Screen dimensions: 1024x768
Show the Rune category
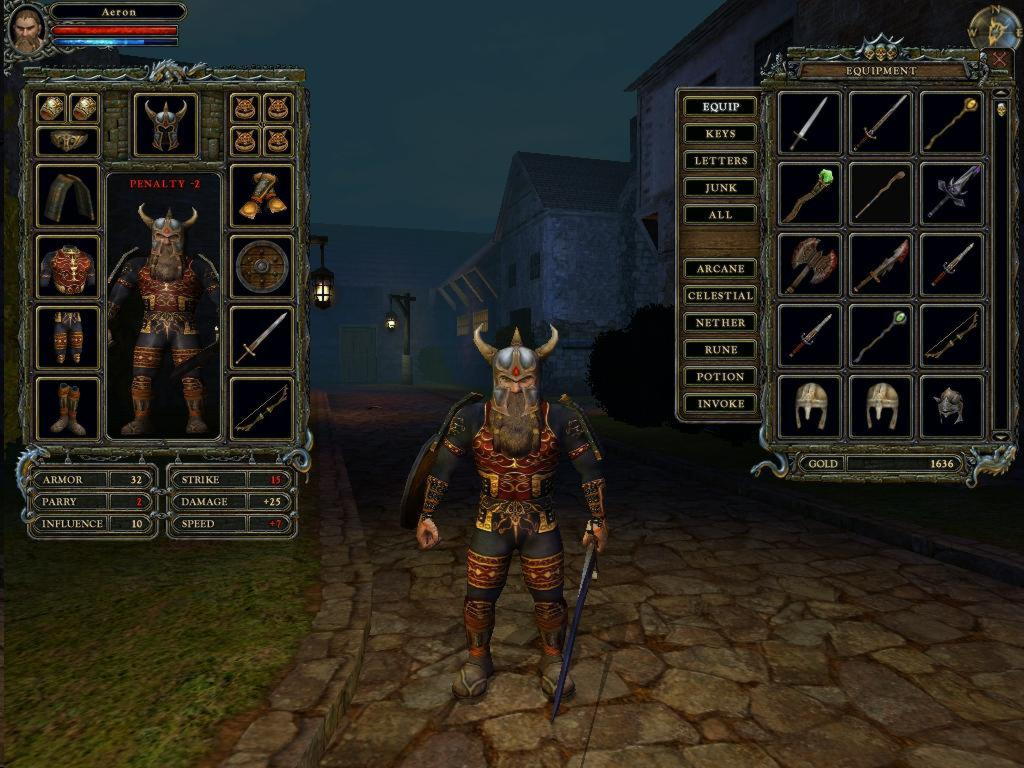coord(720,350)
